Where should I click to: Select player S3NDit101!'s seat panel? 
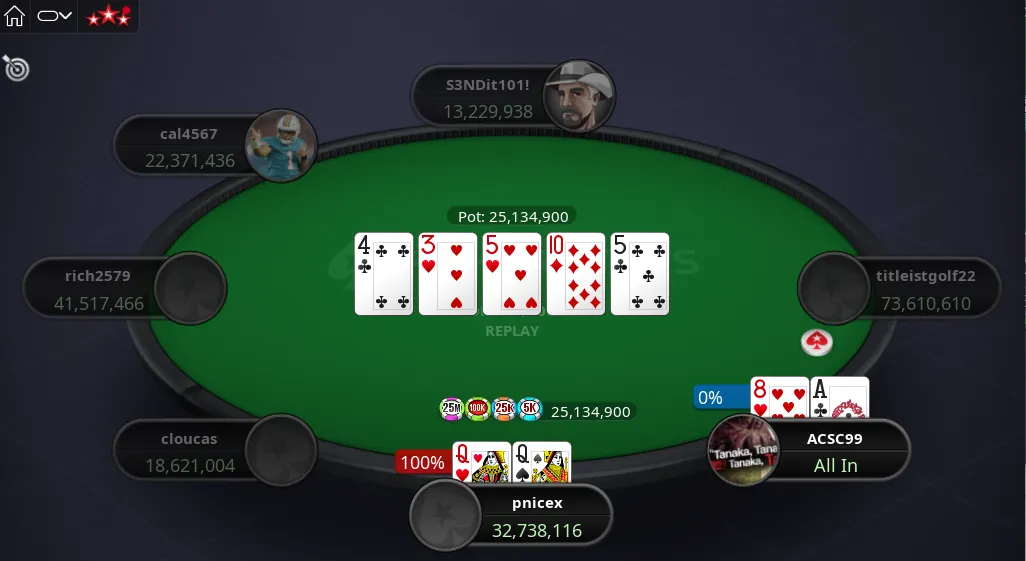pos(488,98)
